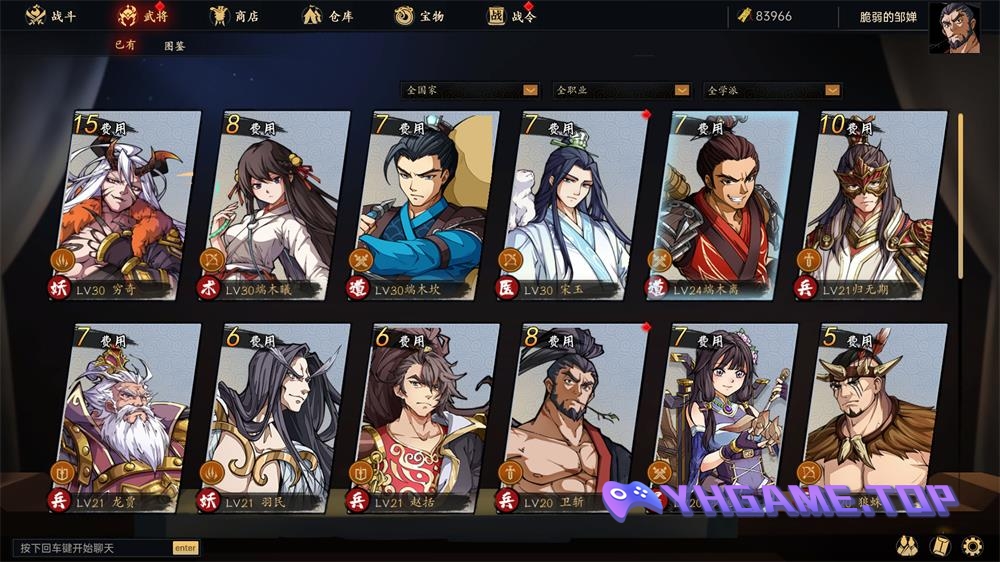Click the player avatar portrait
This screenshot has width=1000, height=562.
pos(955,26)
